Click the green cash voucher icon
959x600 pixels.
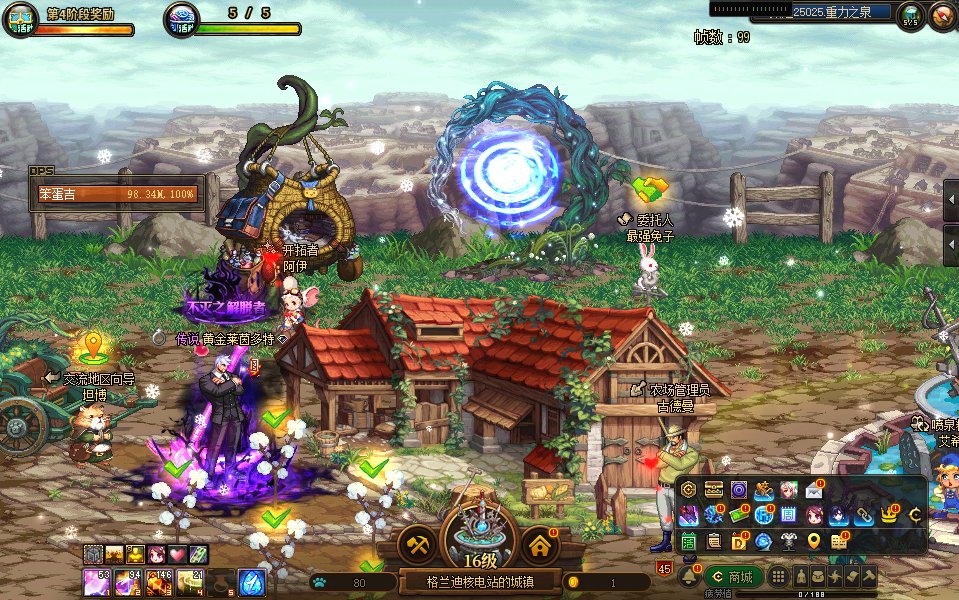click(739, 515)
